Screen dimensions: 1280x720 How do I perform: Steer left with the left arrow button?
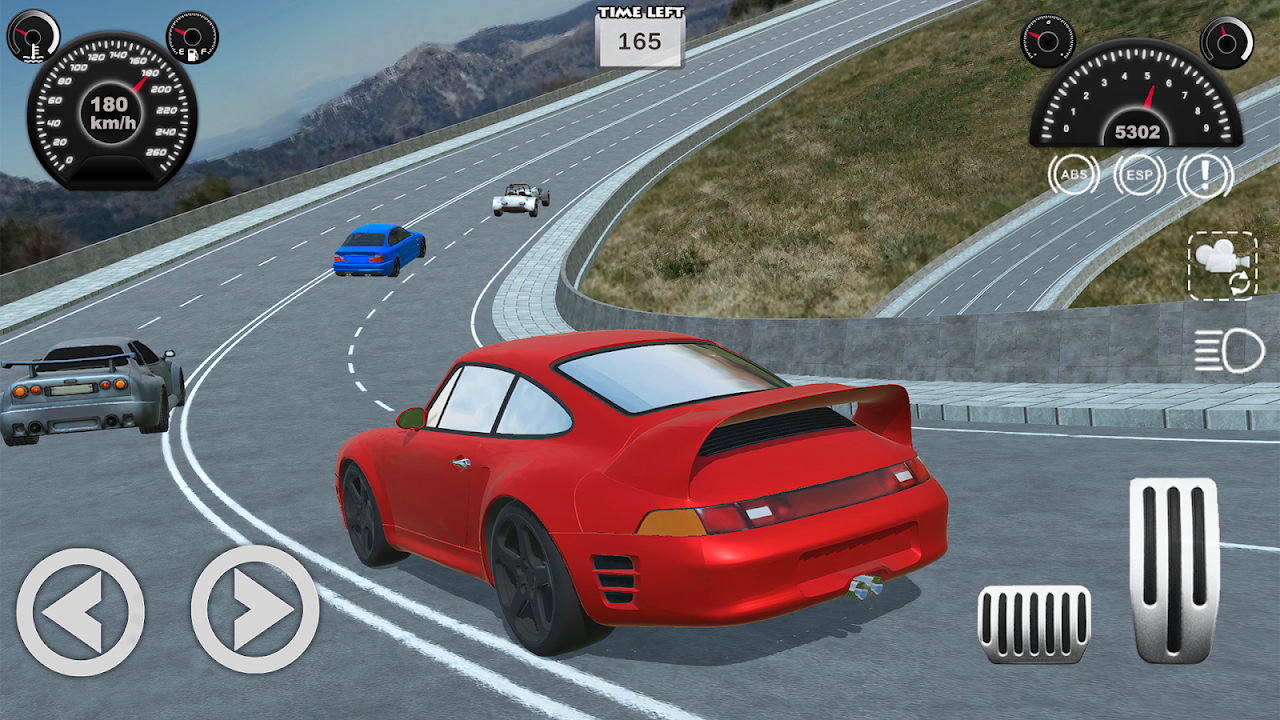point(80,611)
